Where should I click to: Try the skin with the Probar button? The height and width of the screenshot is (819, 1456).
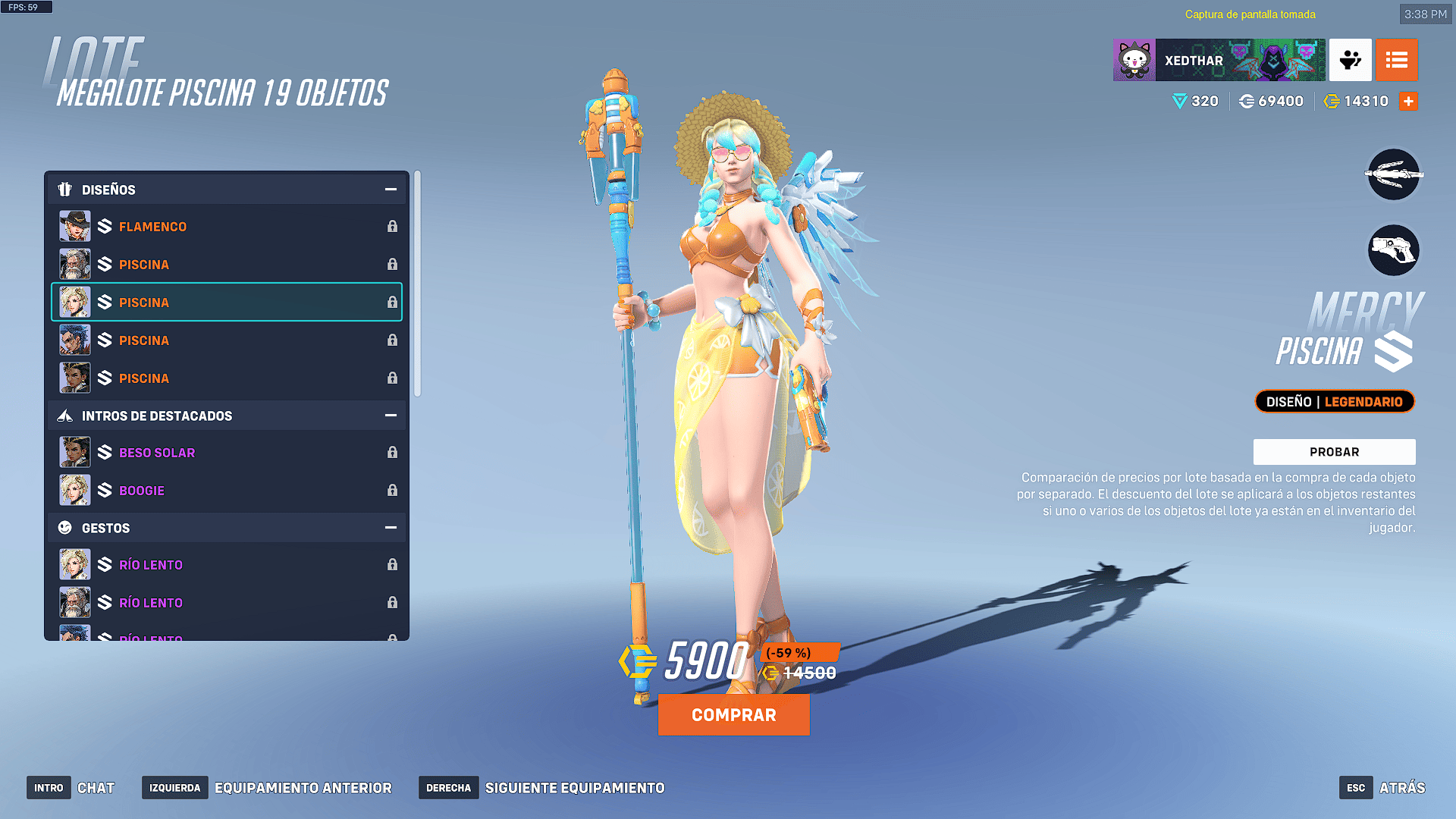click(1334, 452)
